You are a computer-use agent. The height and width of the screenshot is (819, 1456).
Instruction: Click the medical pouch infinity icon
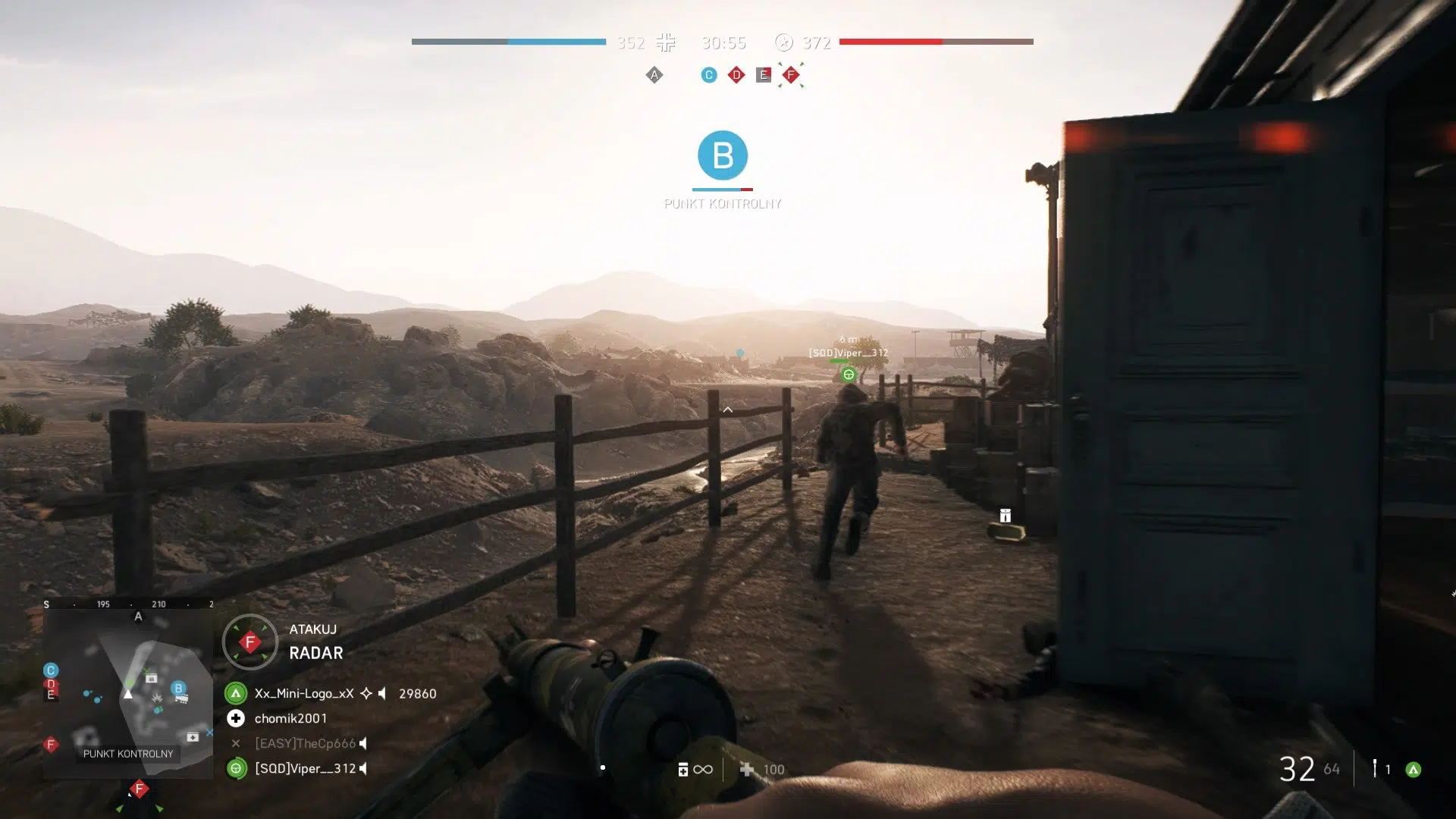[694, 770]
